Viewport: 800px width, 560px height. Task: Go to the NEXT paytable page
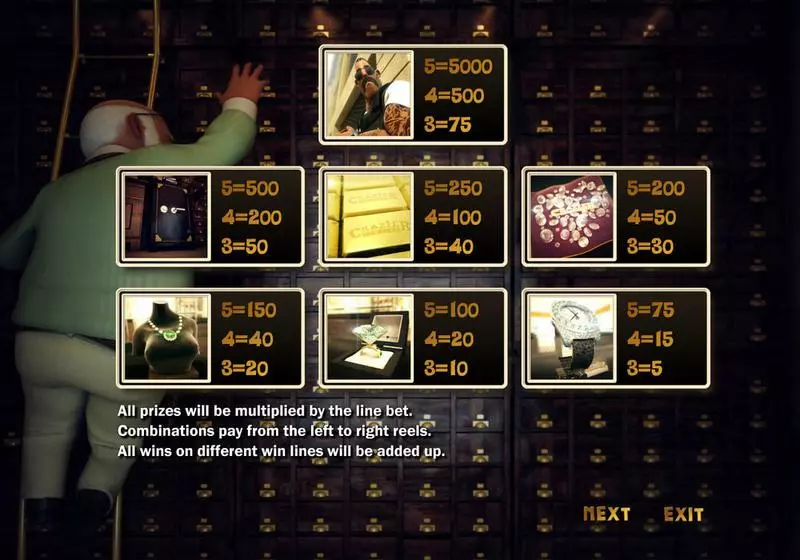[x=606, y=514]
